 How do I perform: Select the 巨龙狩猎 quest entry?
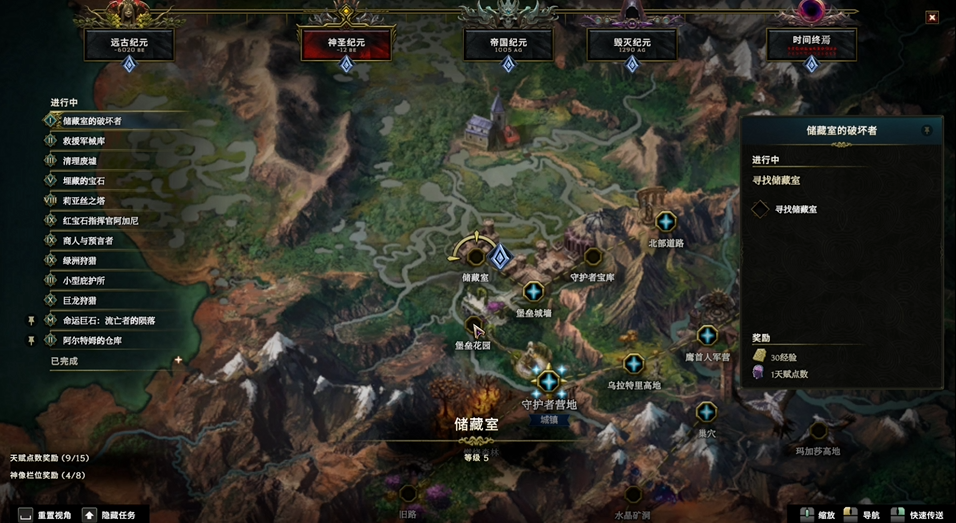pos(79,300)
